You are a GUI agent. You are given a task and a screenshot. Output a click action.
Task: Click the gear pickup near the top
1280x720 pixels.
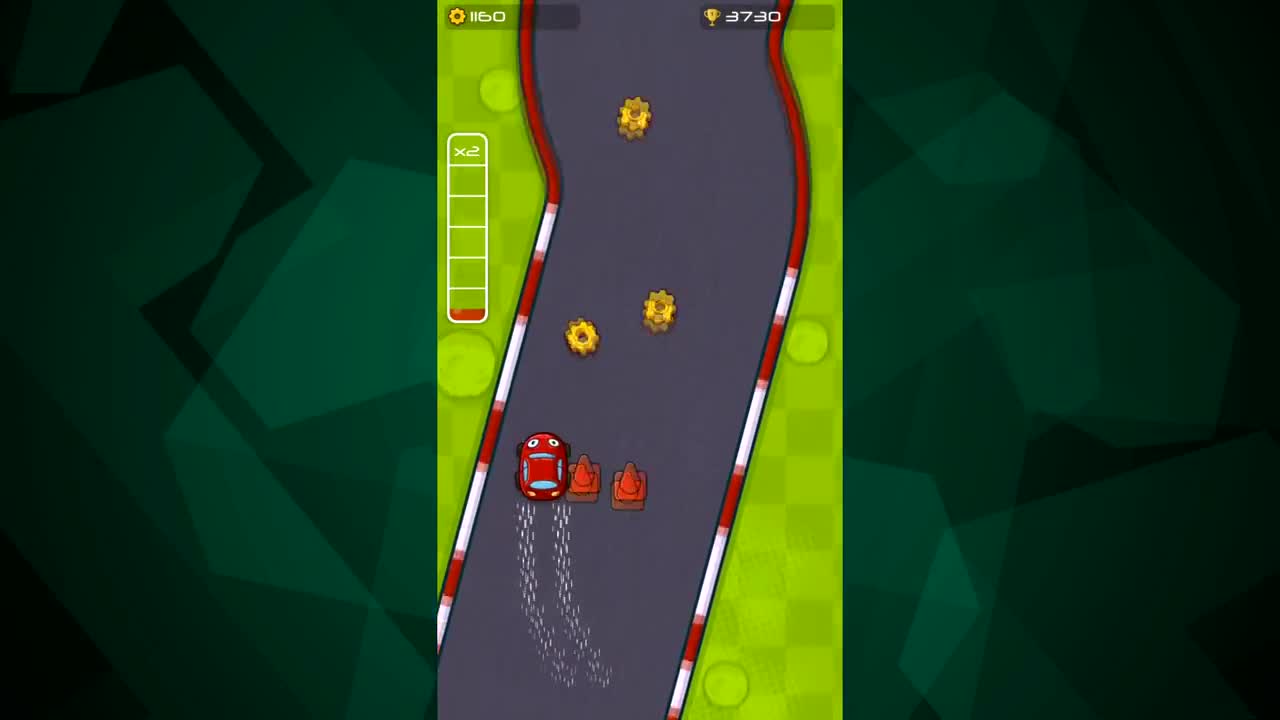click(x=634, y=118)
